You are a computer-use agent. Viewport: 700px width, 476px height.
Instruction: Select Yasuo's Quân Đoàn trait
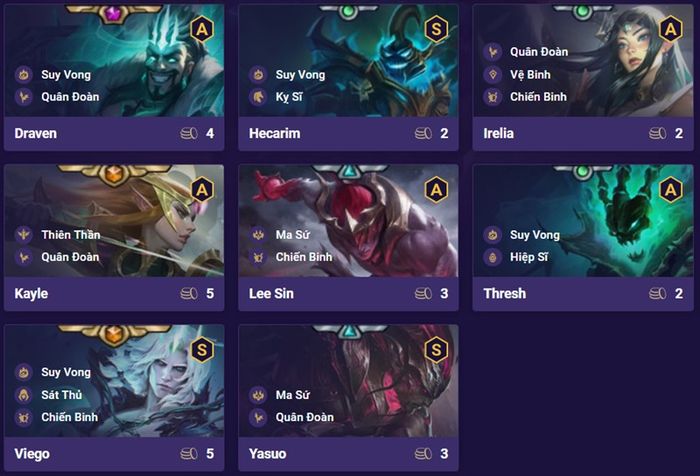[x=304, y=417]
